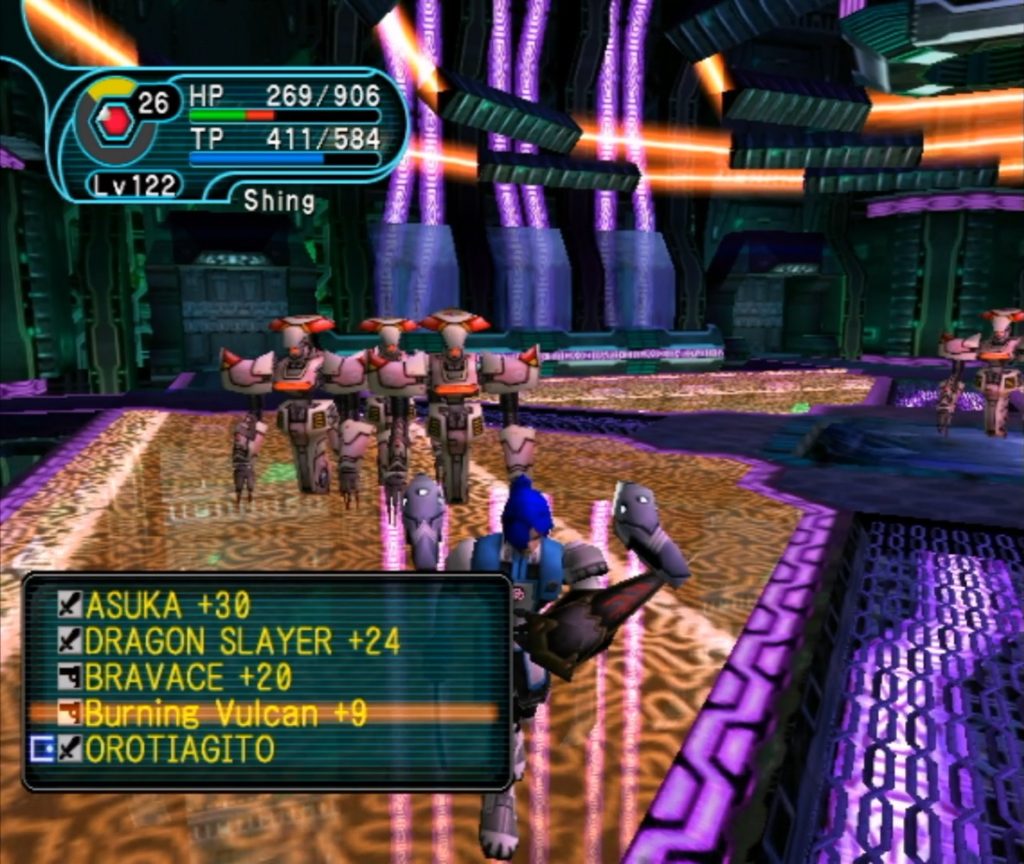Select the equipped OROTIAGITO sword

pyautogui.click(x=179, y=749)
